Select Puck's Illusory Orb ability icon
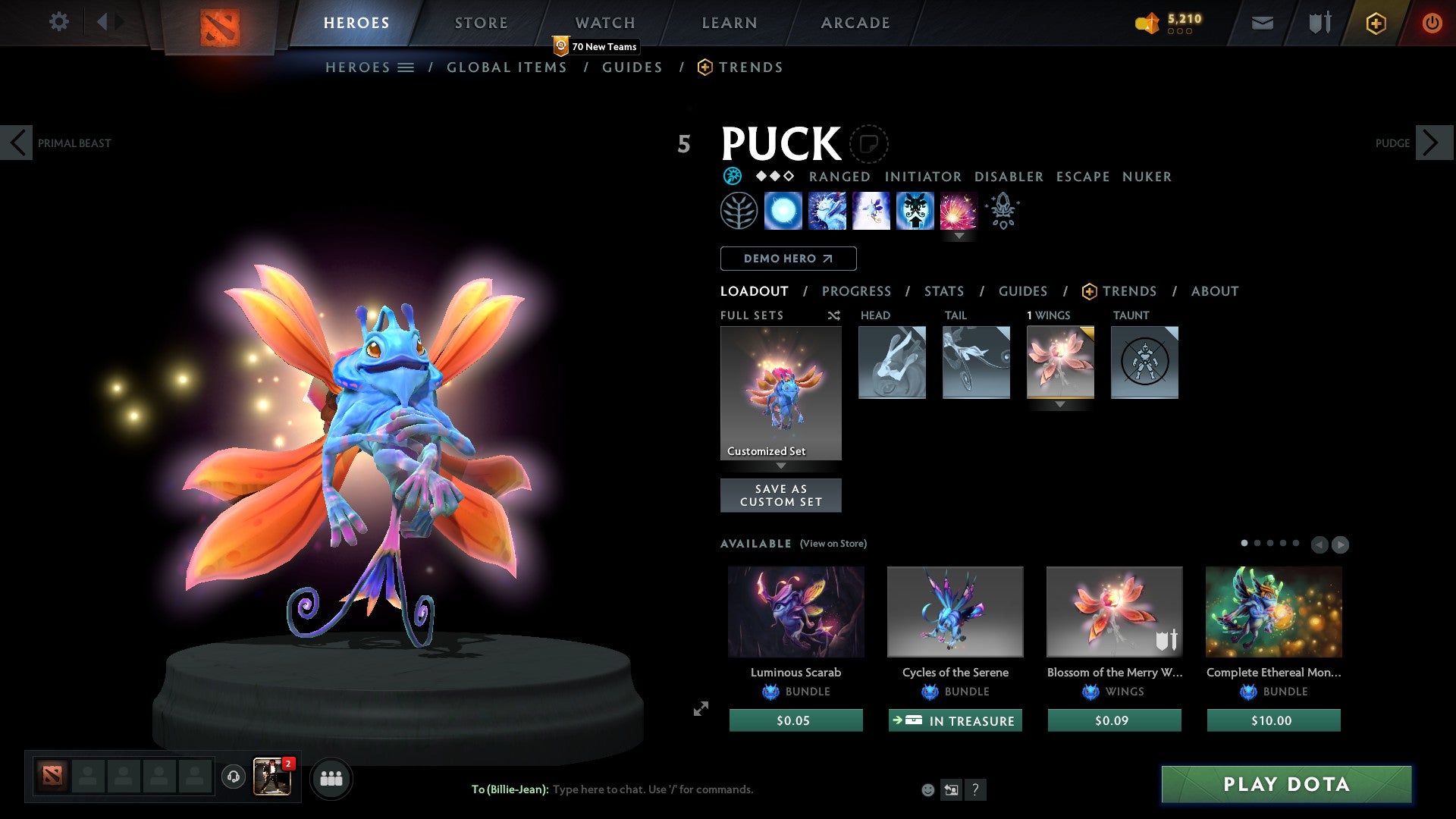 (x=783, y=211)
